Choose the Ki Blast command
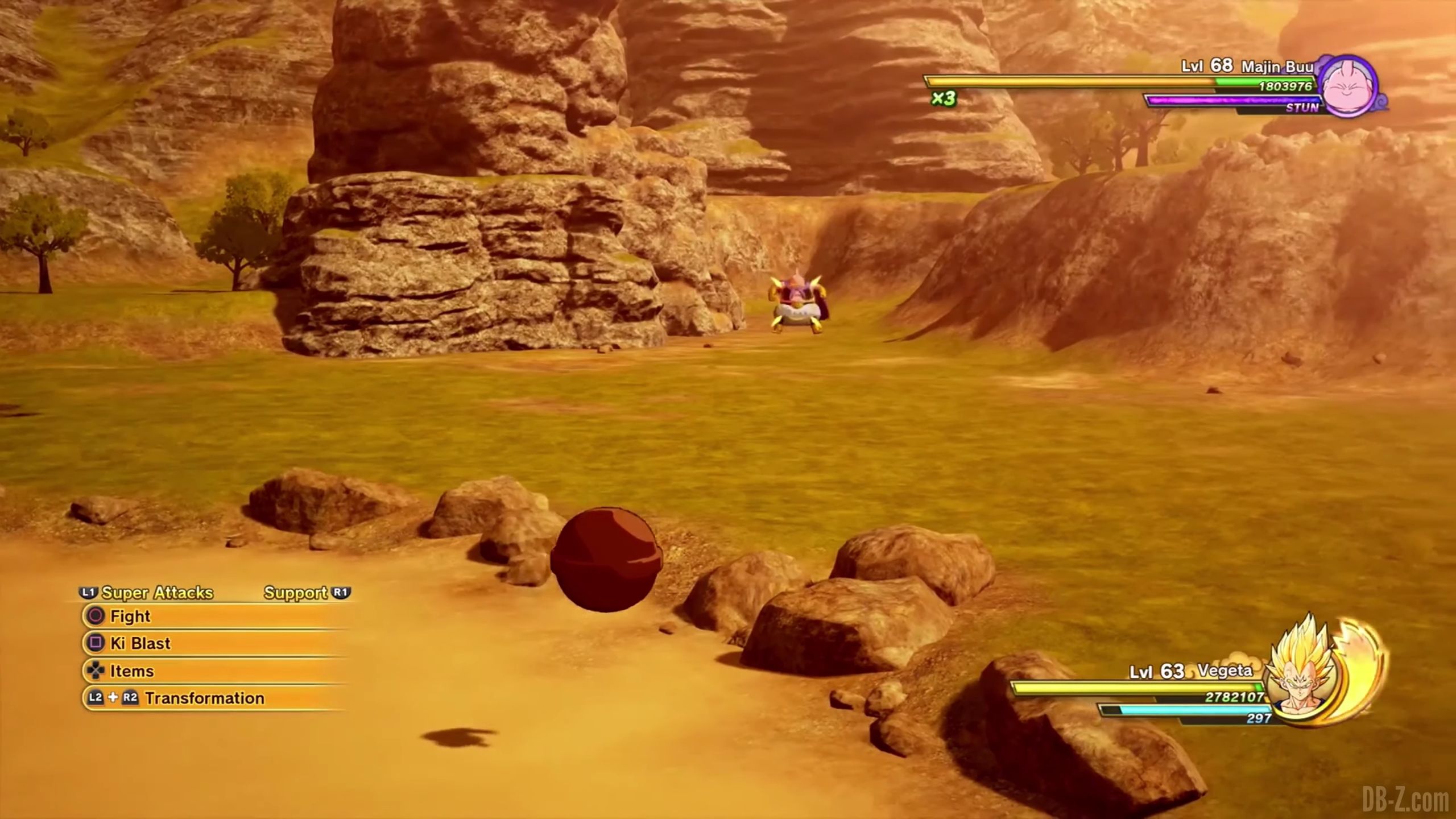The image size is (1456, 819). point(140,644)
